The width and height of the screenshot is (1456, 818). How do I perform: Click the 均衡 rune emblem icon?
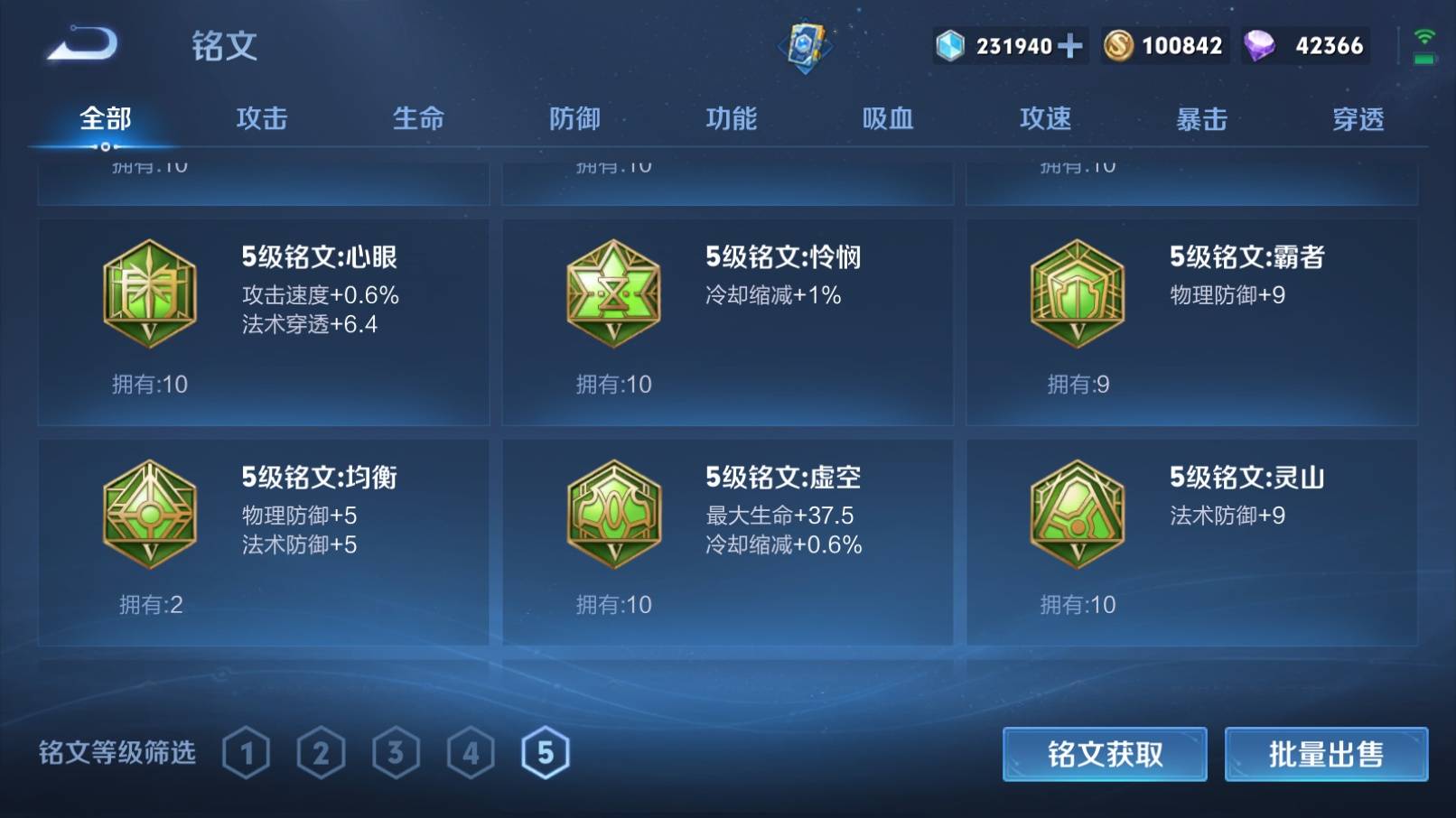(150, 513)
